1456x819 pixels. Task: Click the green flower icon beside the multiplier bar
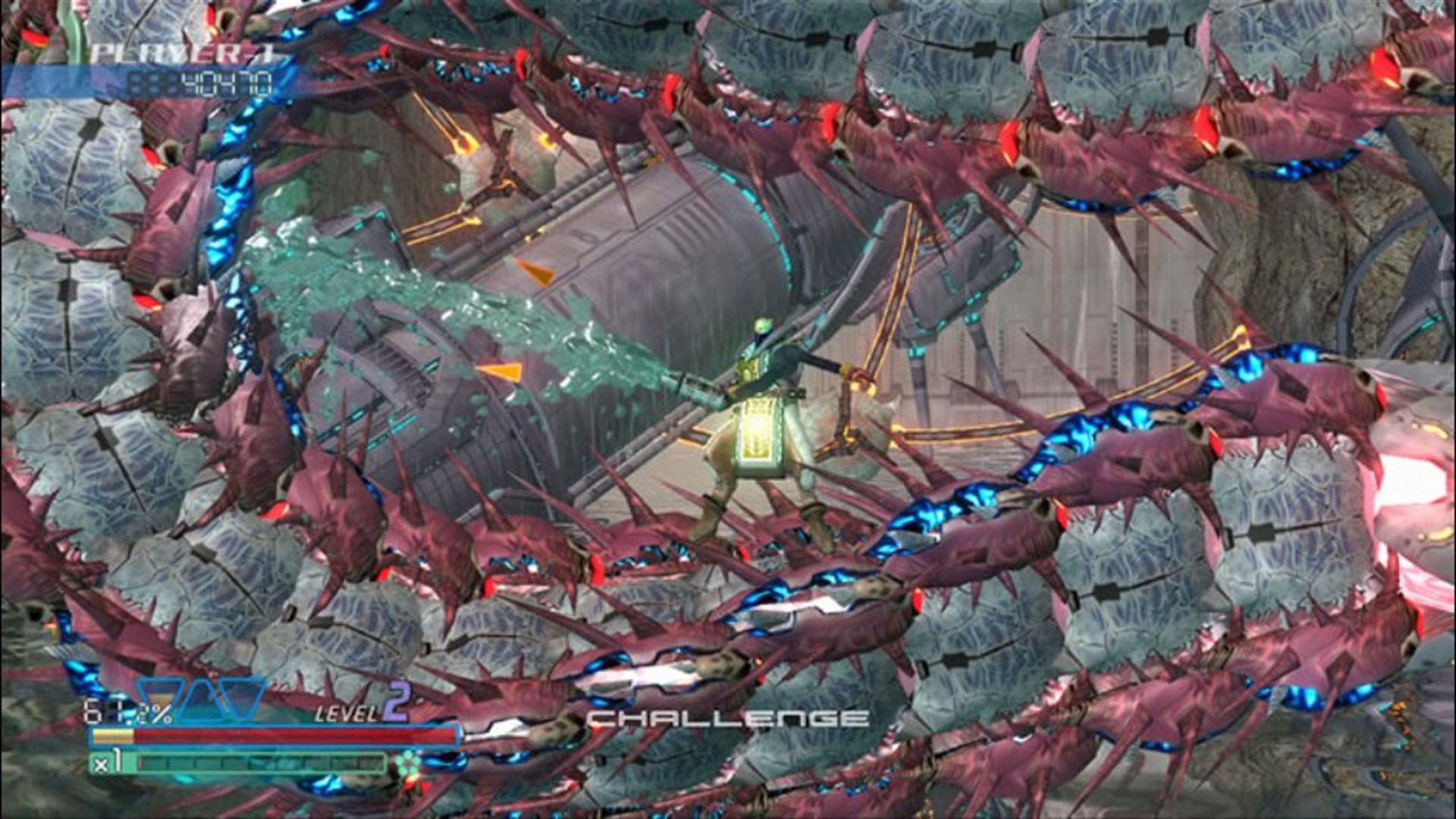[x=409, y=761]
